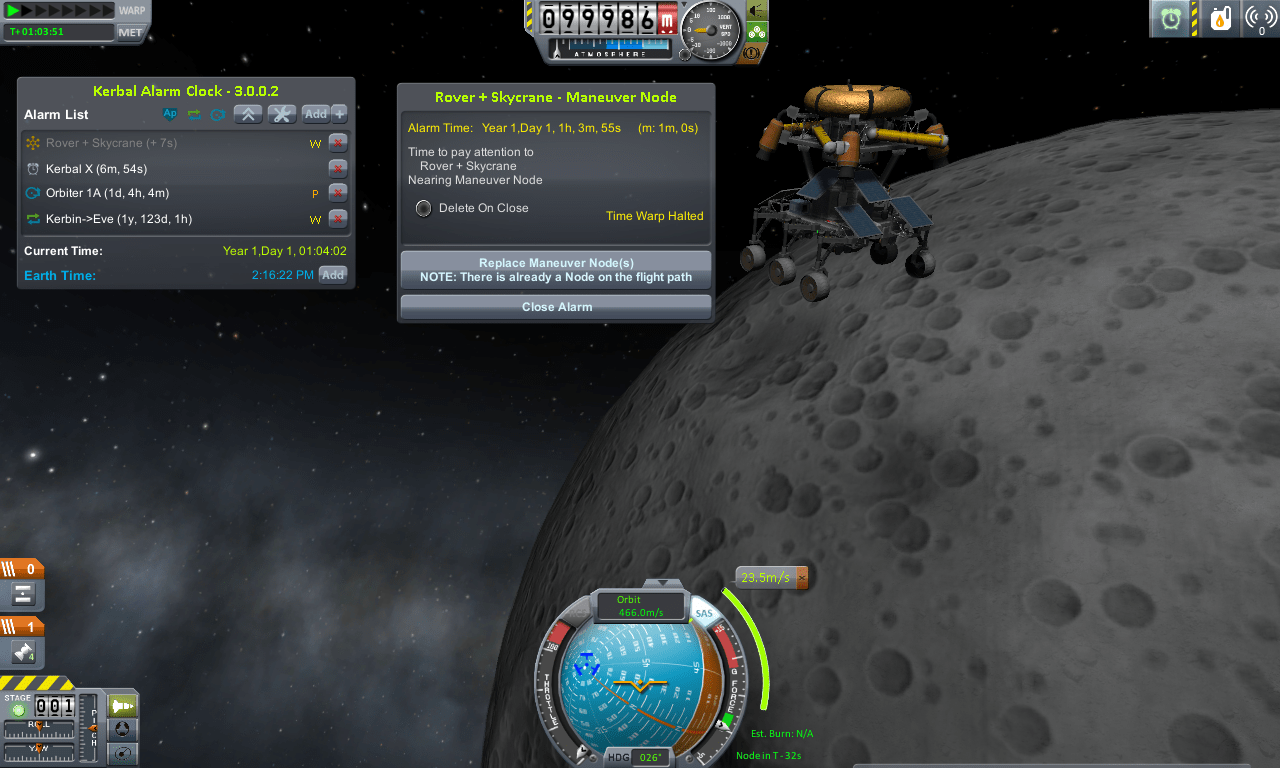Switch the mission timer to MET
The height and width of the screenshot is (768, 1280).
coord(130,31)
